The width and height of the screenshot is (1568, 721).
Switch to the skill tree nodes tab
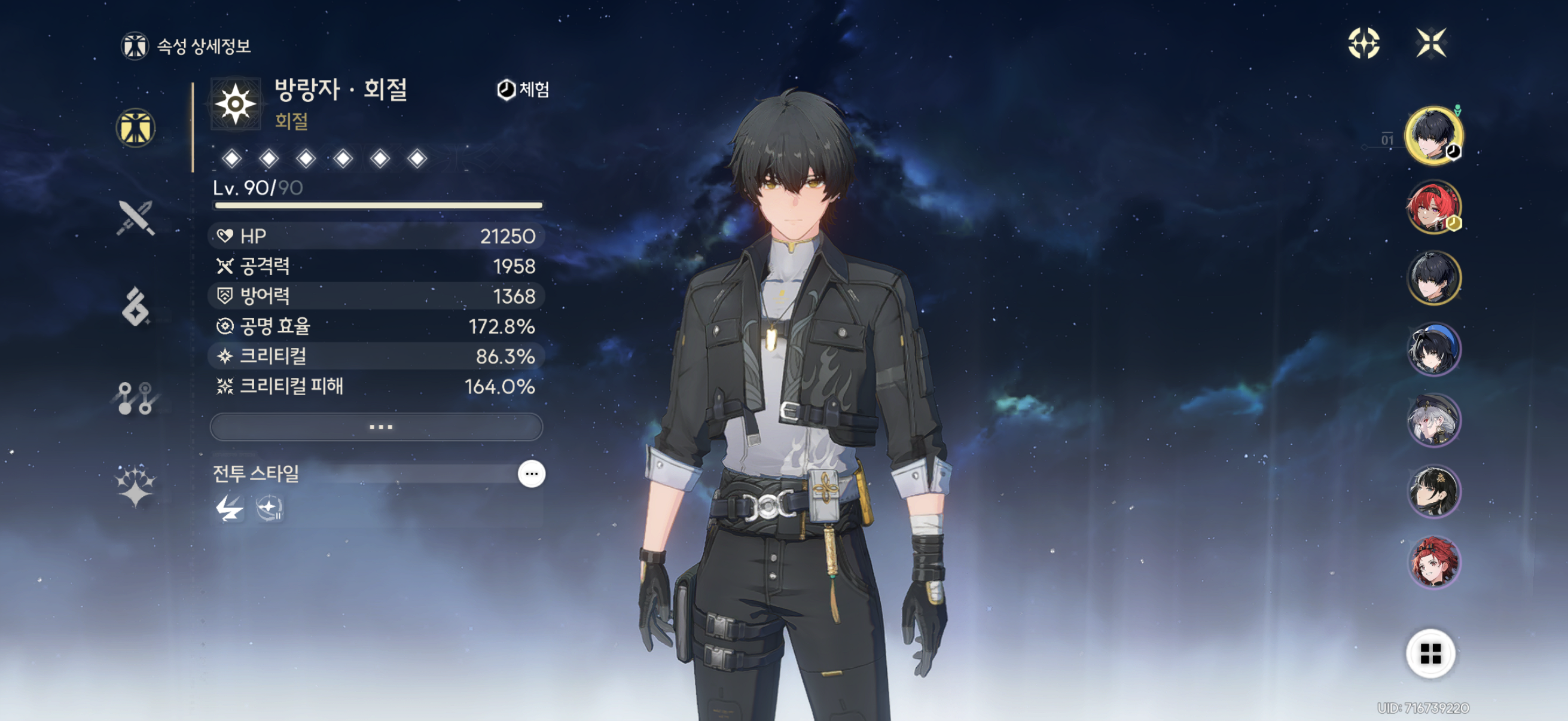[136, 398]
